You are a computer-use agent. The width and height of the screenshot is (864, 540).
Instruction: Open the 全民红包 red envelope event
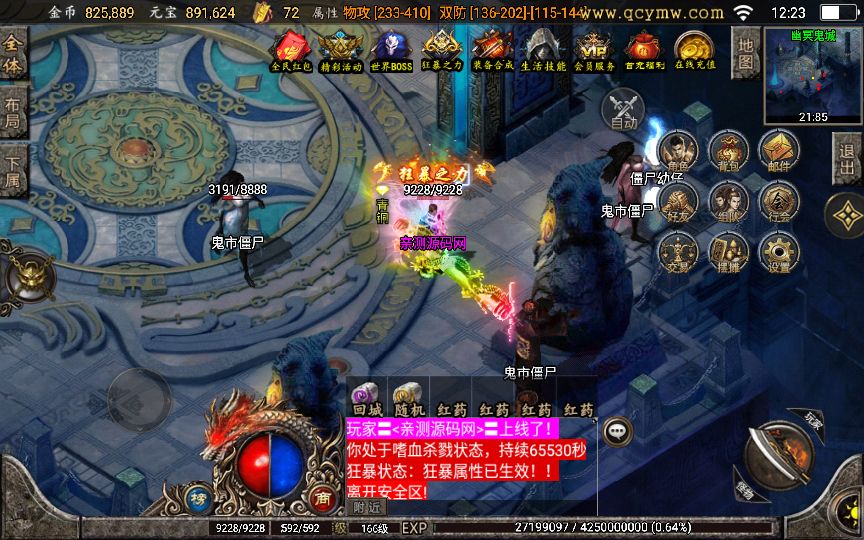click(292, 49)
